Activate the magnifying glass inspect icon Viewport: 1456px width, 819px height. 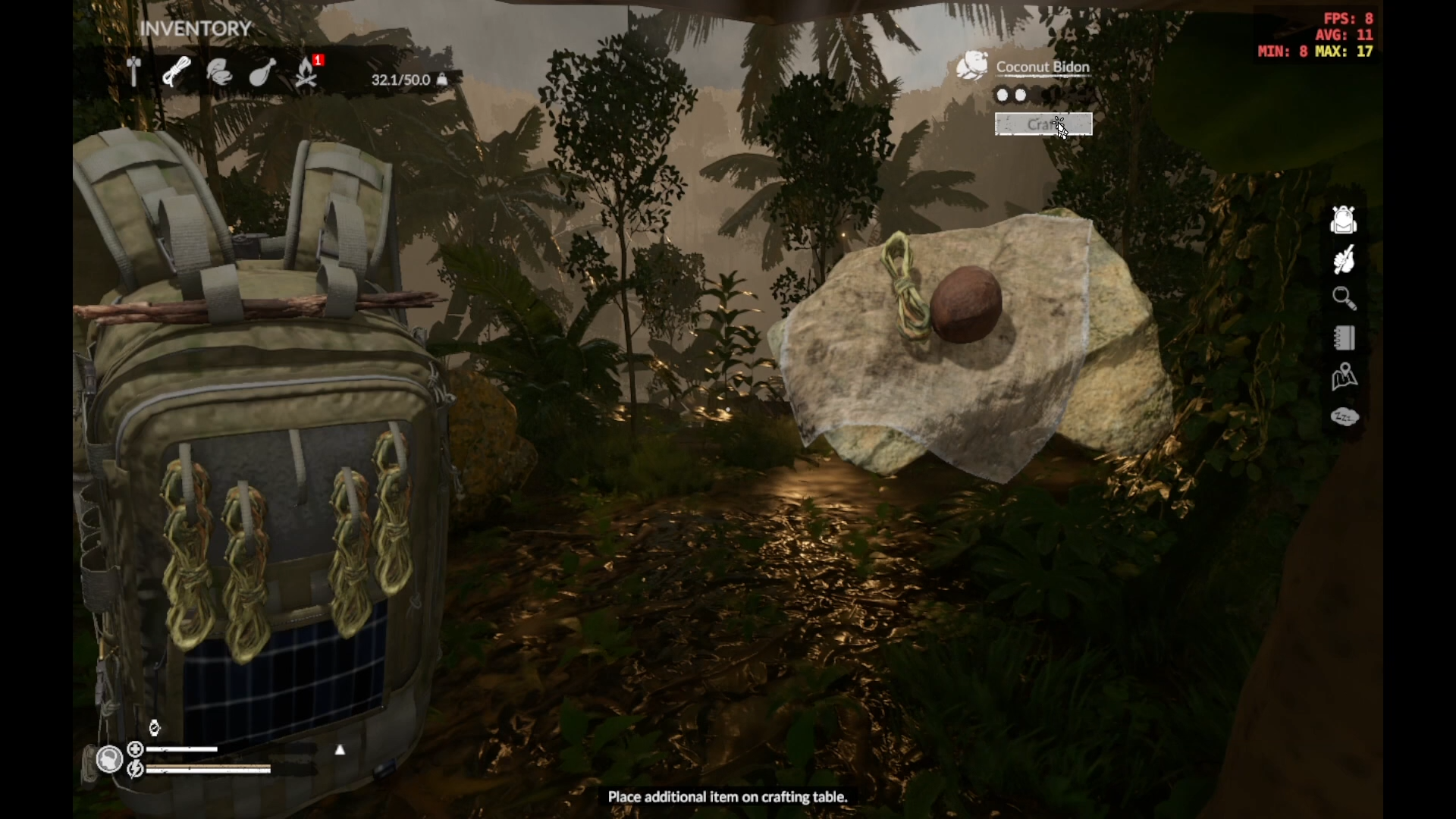coord(1344,299)
